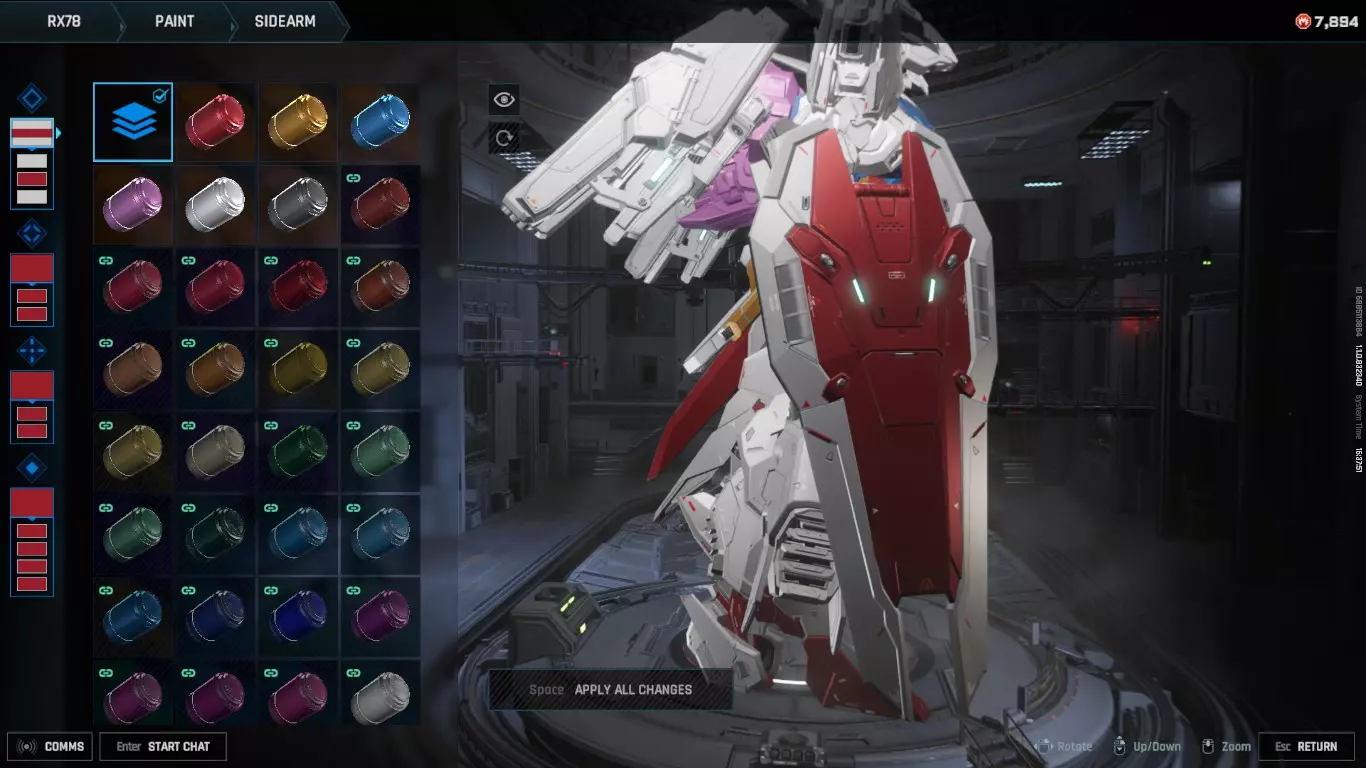Viewport: 1366px width, 768px height.
Task: Open the RX78 breadcrumb tab
Action: (63, 21)
